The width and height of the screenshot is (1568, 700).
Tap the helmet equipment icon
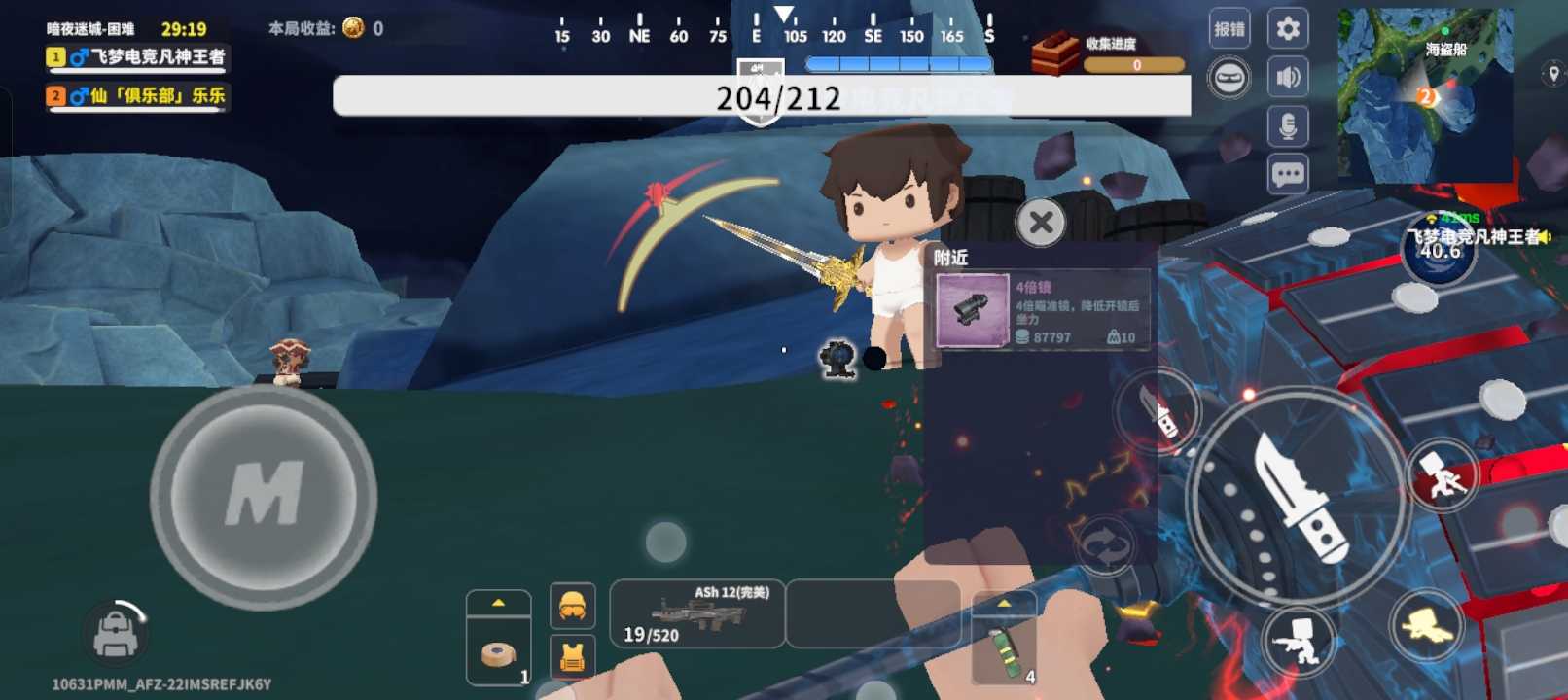(572, 607)
